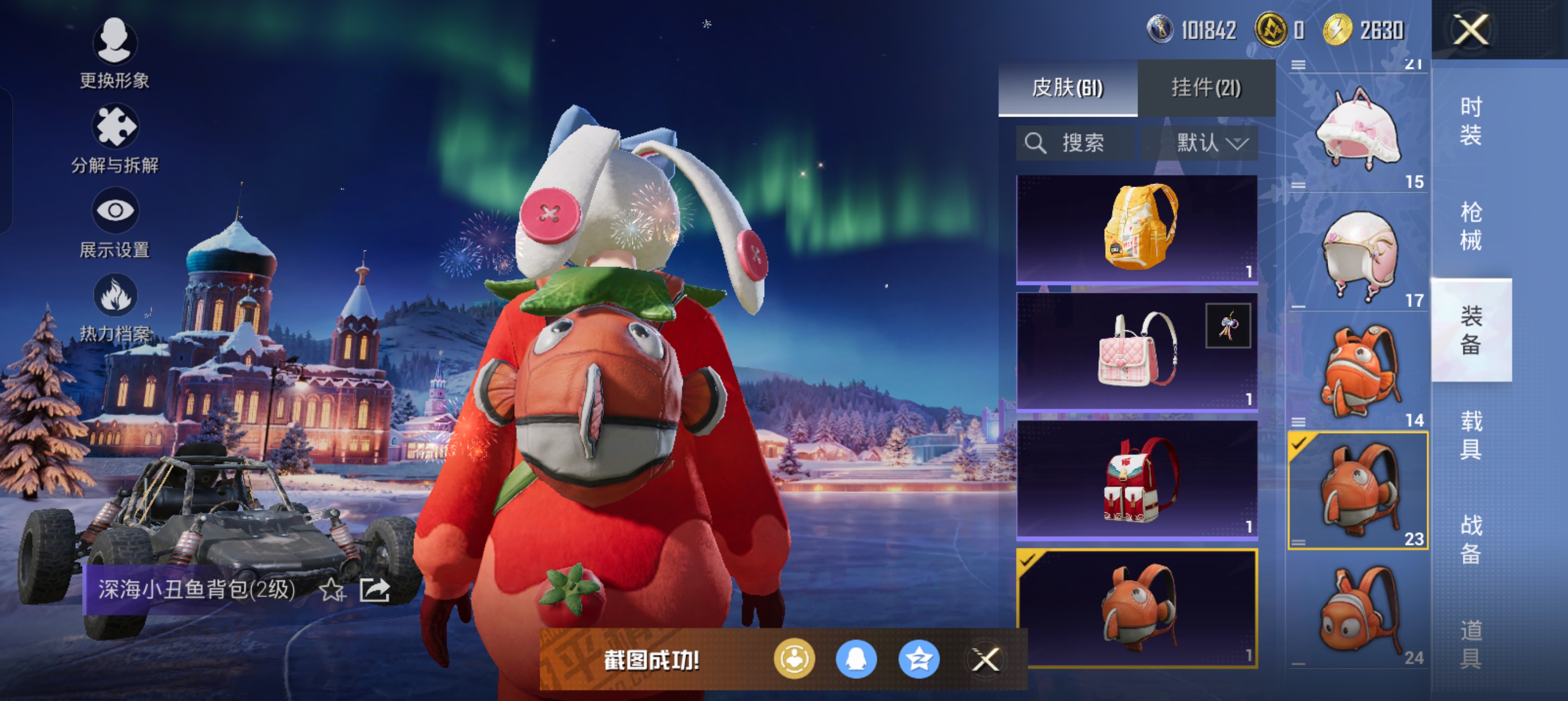The width and height of the screenshot is (1568, 701).
Task: Choose the clownfish backpack numbered 14
Action: point(1358,371)
